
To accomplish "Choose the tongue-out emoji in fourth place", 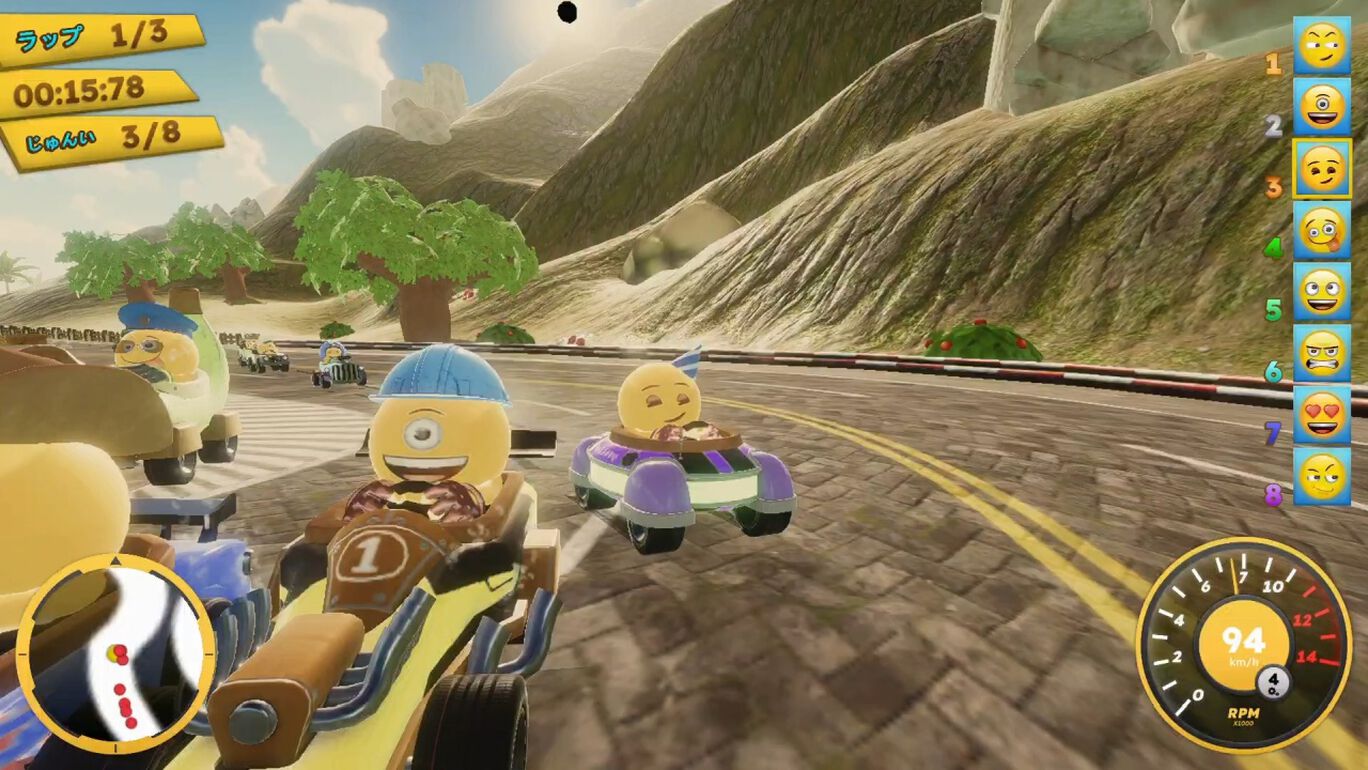I will click(1321, 231).
